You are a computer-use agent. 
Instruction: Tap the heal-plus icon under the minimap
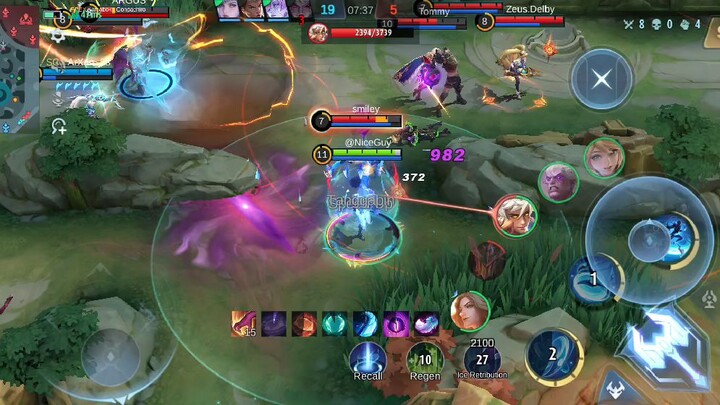point(59,126)
